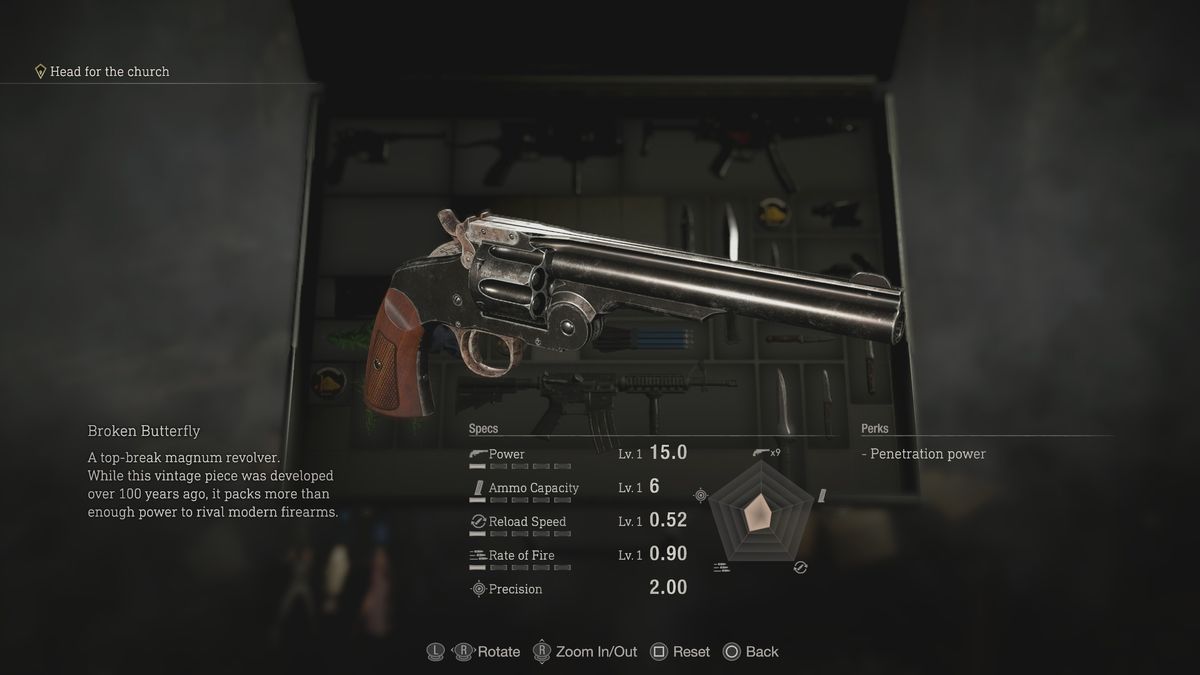The image size is (1200, 675).
Task: Click the pentagon stats radar chart
Action: pos(759,516)
